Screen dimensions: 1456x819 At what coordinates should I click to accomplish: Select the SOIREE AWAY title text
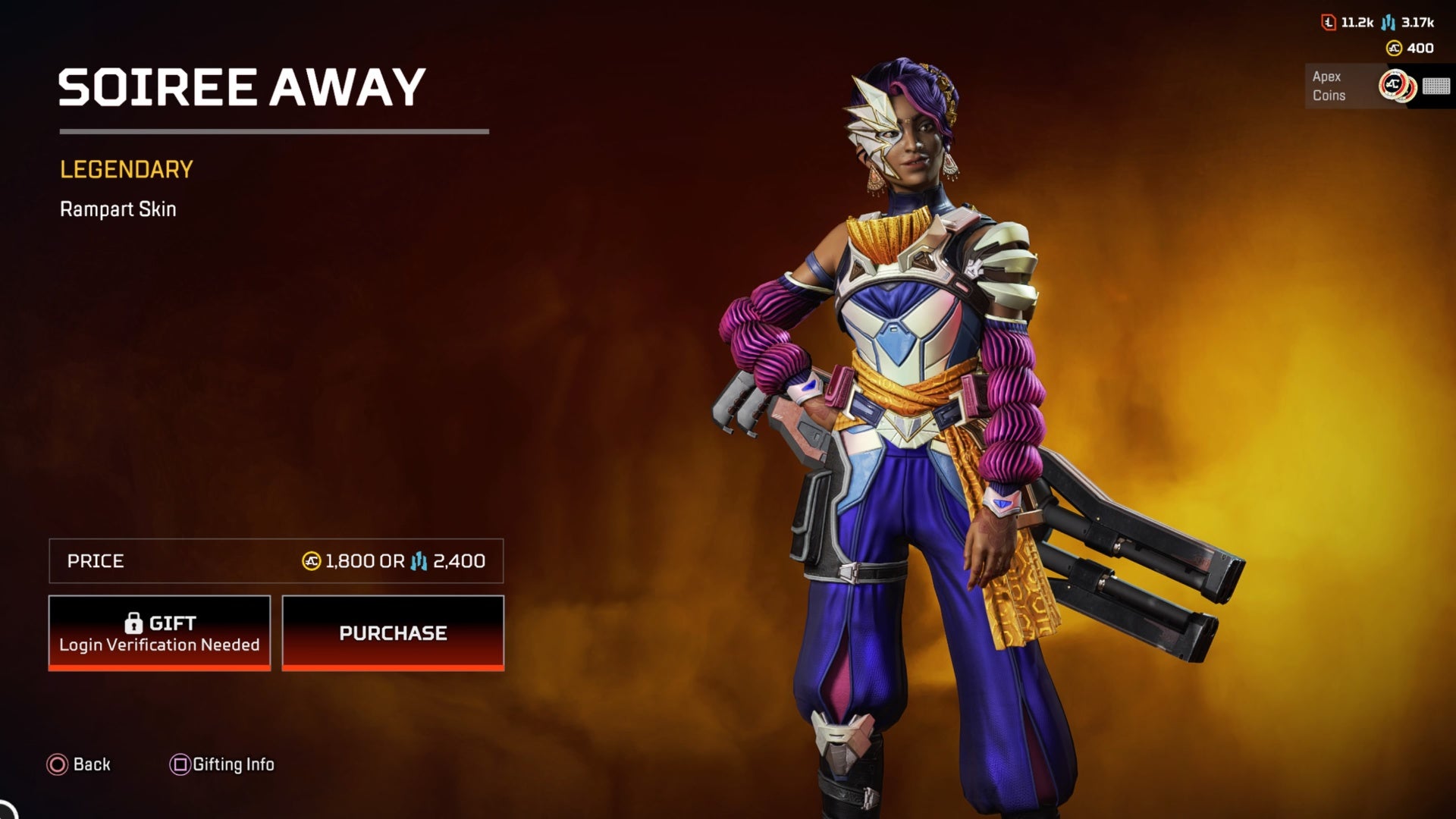(x=241, y=86)
